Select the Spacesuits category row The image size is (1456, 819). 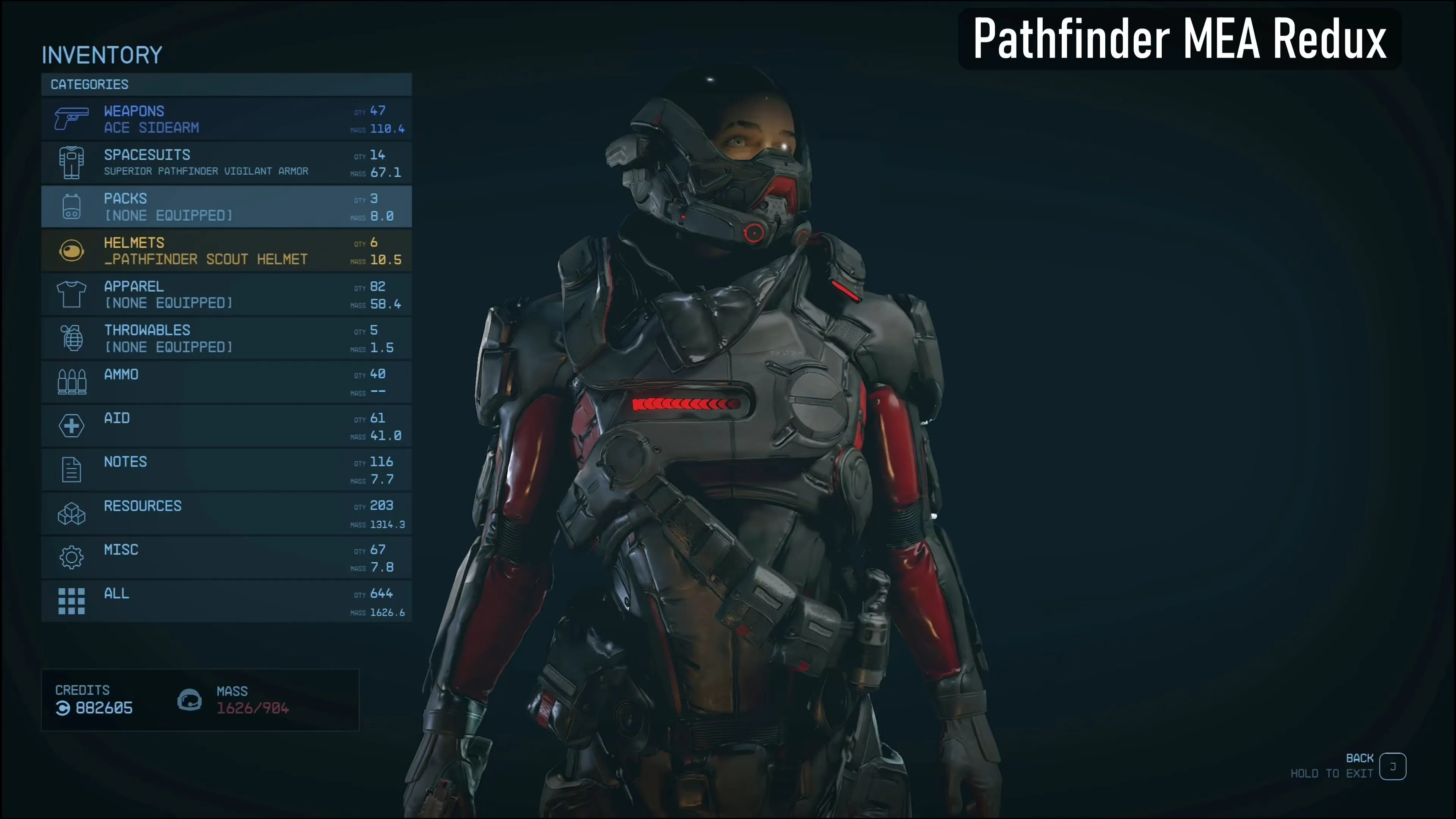click(226, 163)
